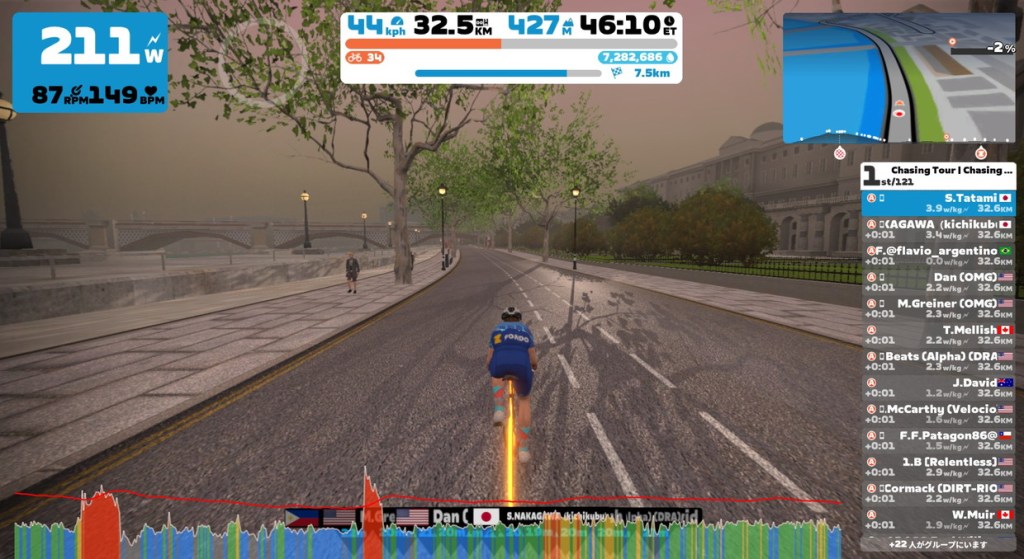Select M.Greiner (OMG) in the list
This screenshot has width=1024, height=559.
click(x=938, y=308)
